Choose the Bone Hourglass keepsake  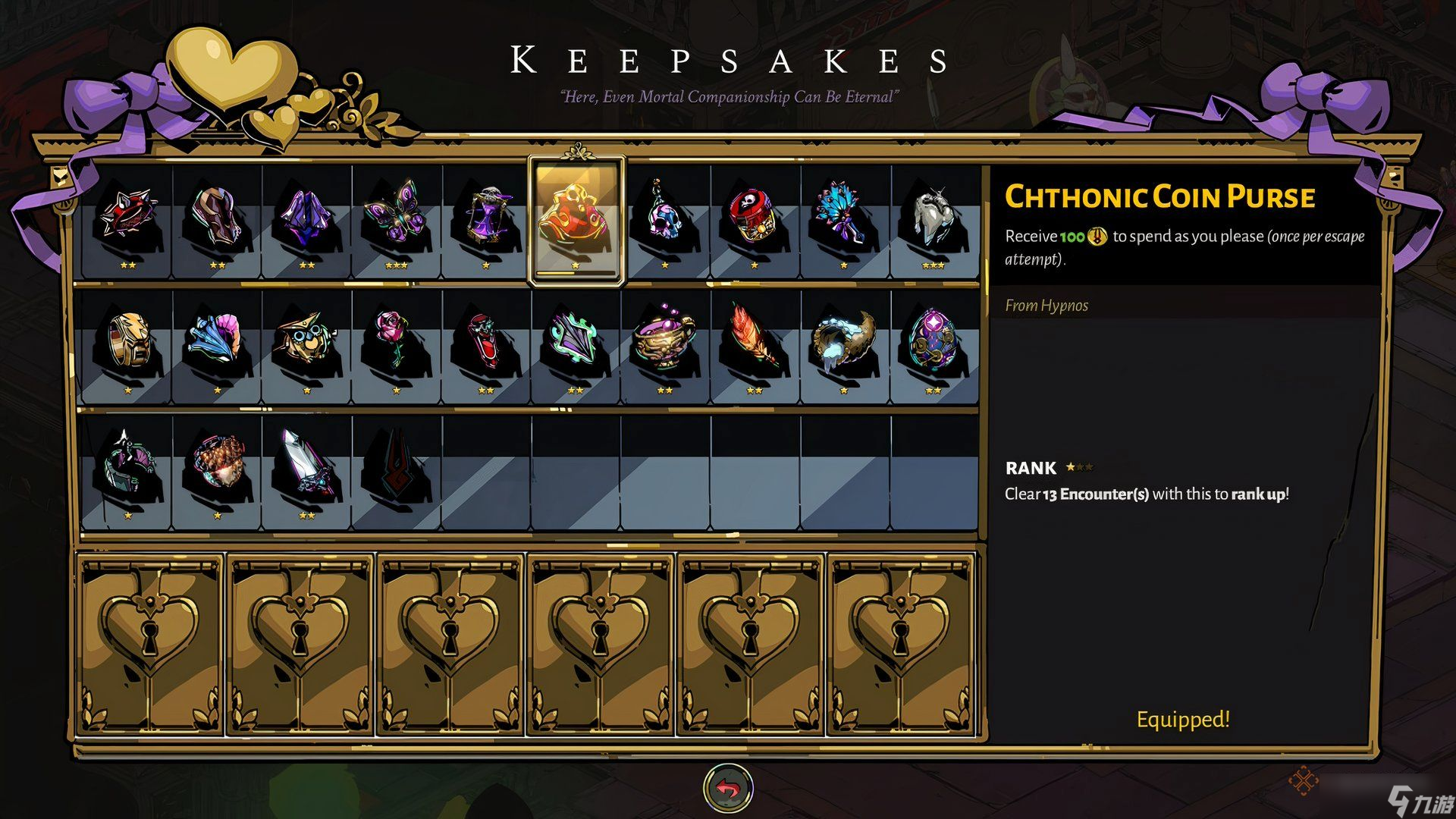tap(486, 218)
